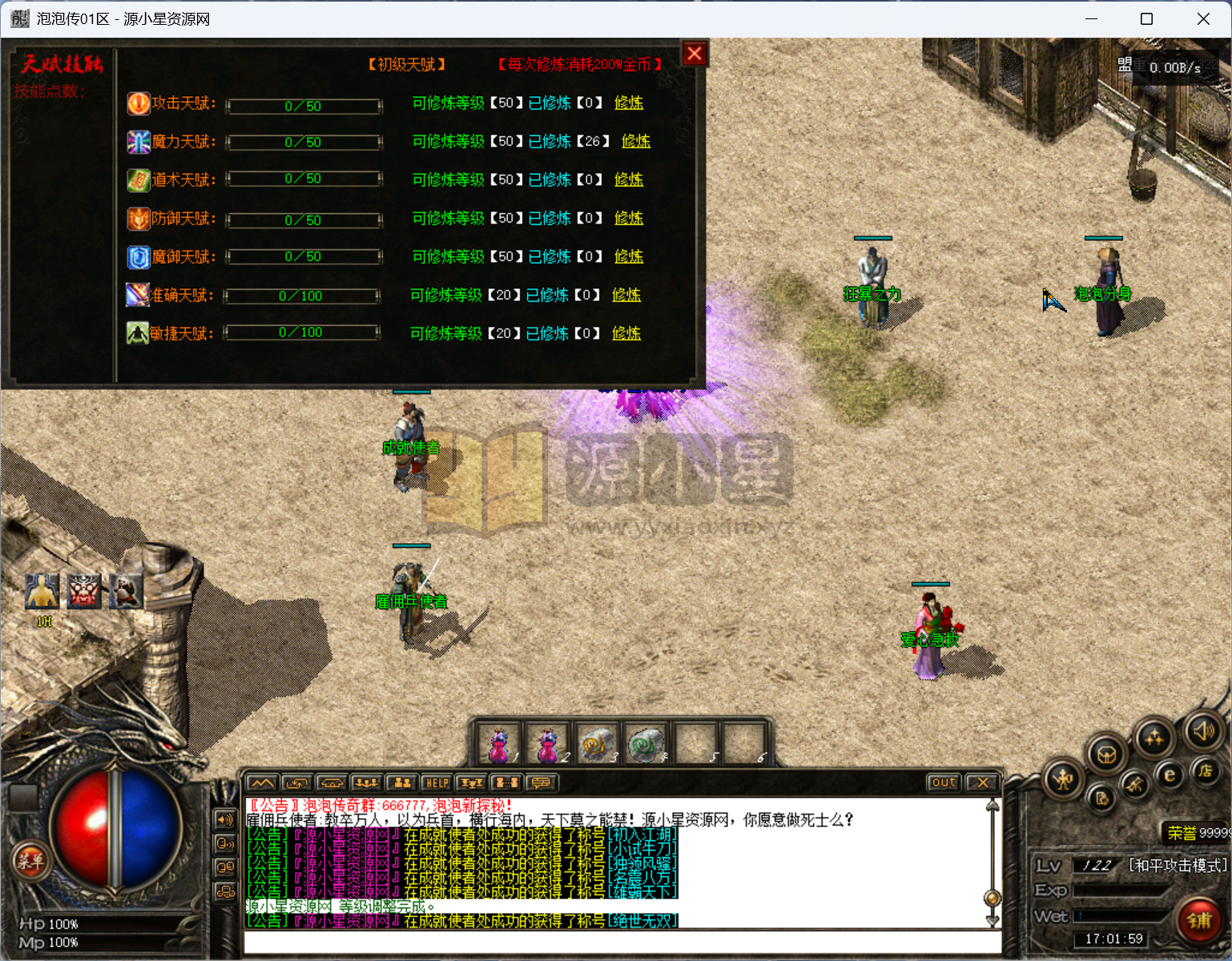The height and width of the screenshot is (961, 1232).
Task: Open the 店 shop button
Action: pos(1205,770)
